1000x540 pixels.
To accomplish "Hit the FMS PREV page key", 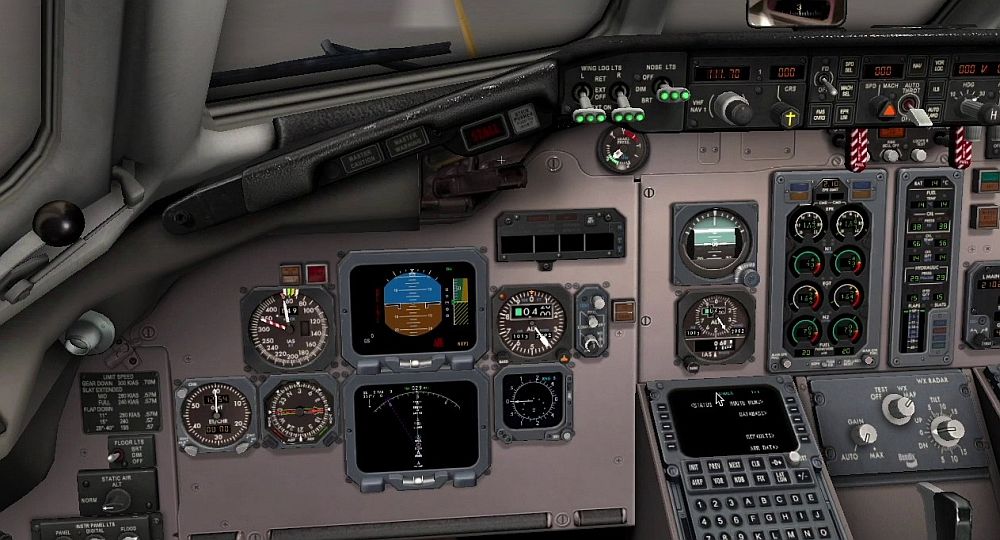I will pyautogui.click(x=714, y=465).
